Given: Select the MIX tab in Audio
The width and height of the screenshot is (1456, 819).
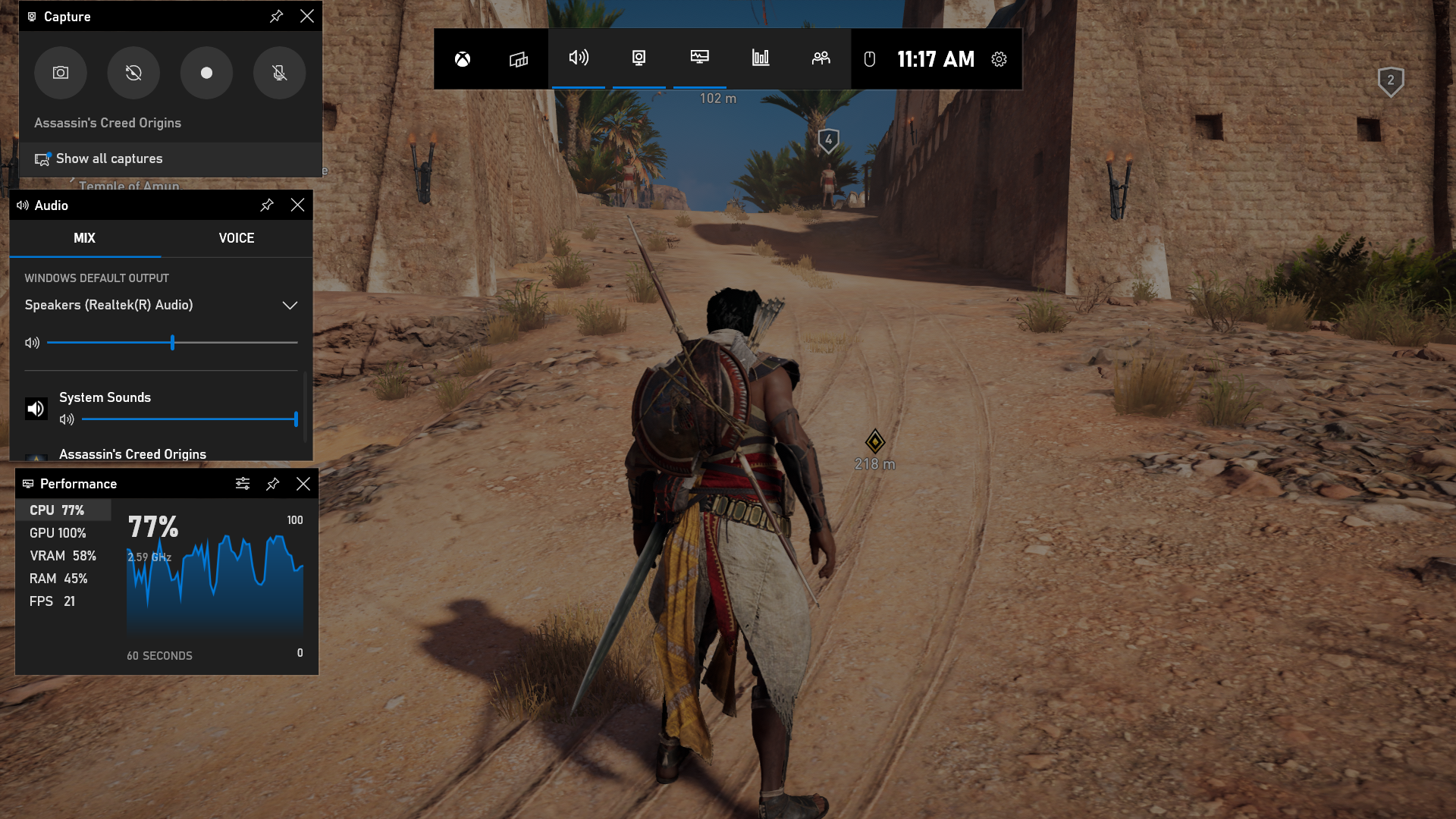Looking at the screenshot, I should (84, 238).
